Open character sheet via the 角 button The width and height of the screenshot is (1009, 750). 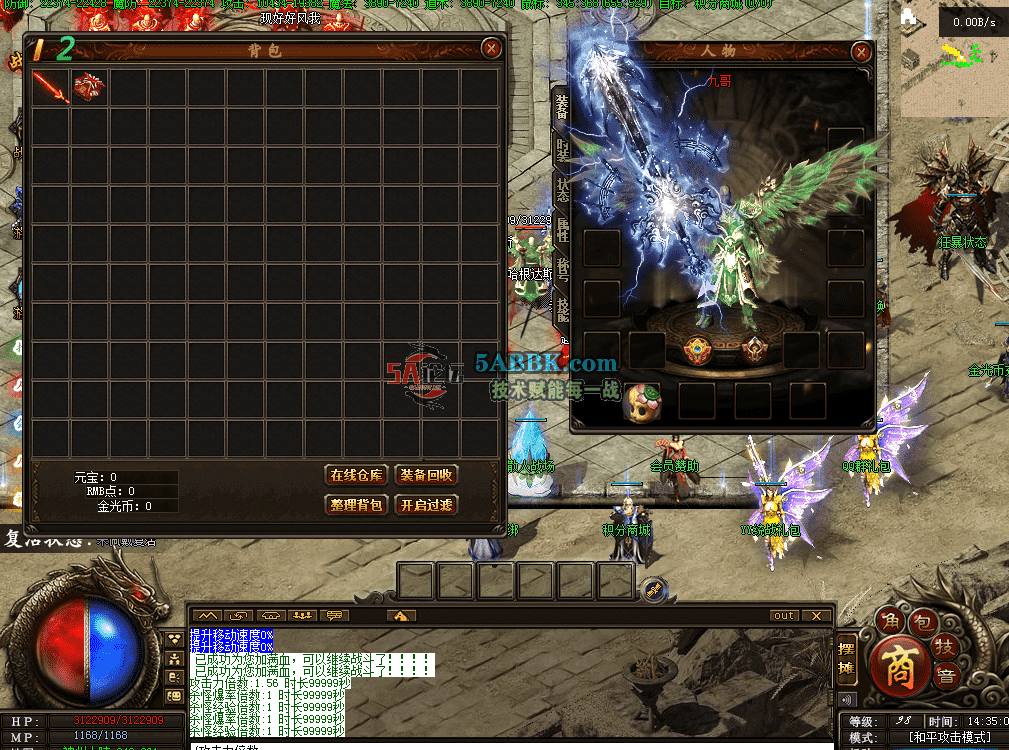[890, 621]
